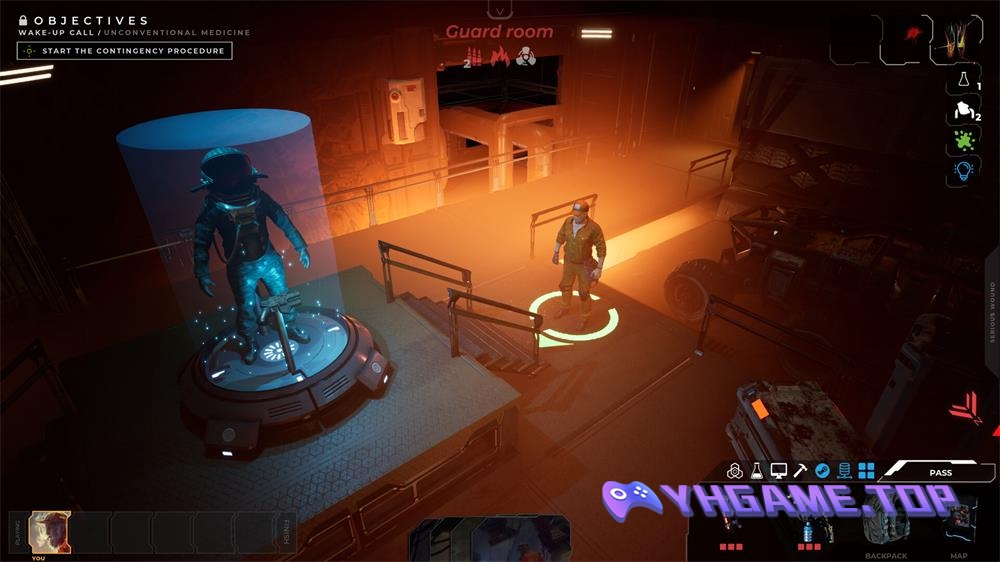Choose the hammer skill icon

801,470
